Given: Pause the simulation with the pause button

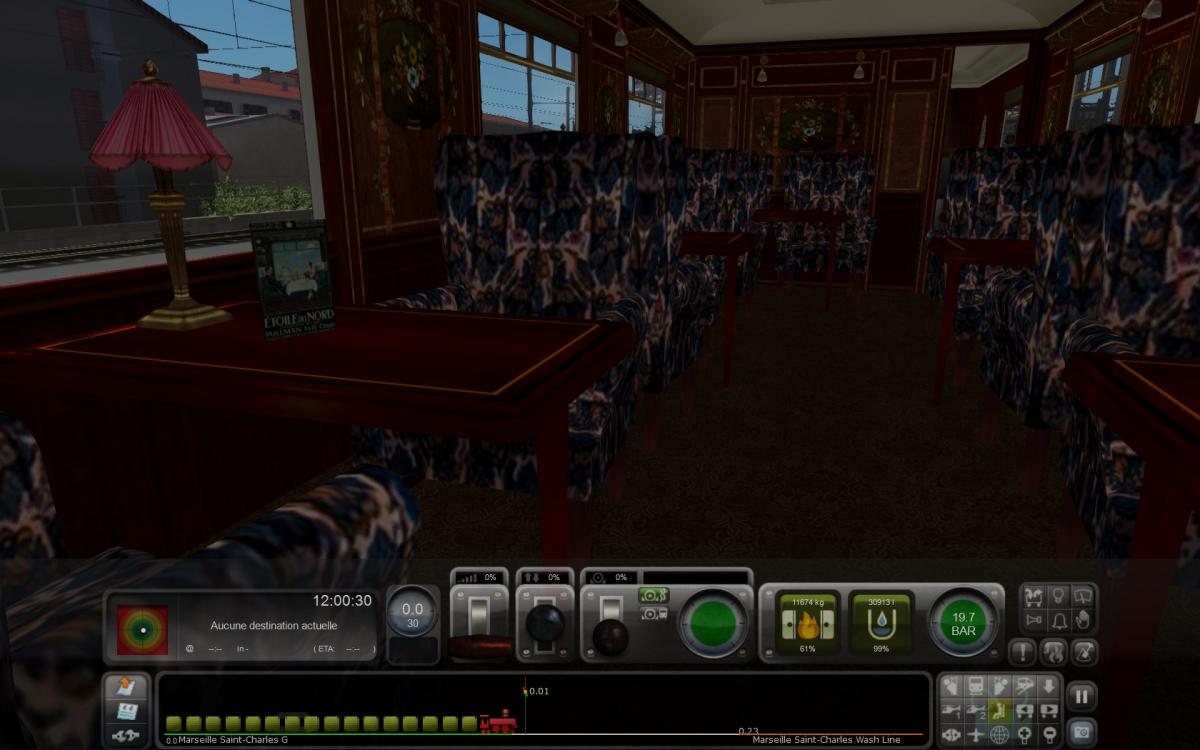Looking at the screenshot, I should click(1081, 696).
